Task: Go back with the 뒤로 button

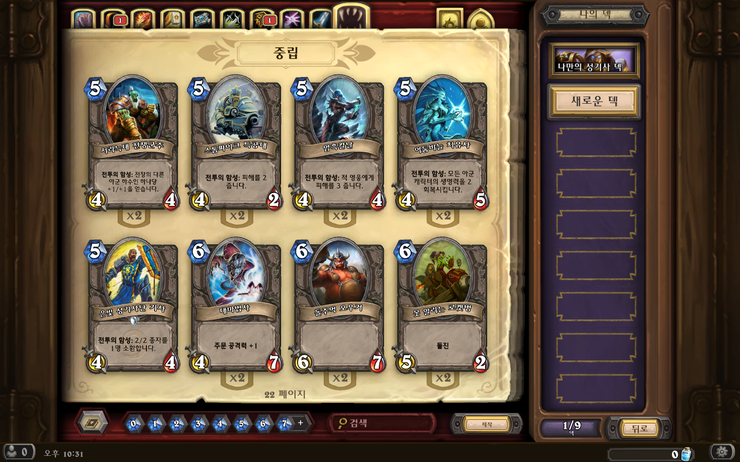Action: click(x=639, y=429)
